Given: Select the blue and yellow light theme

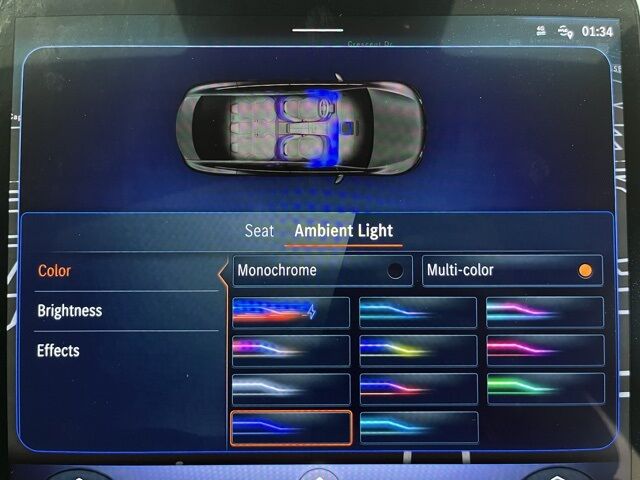Looking at the screenshot, I should coord(418,350).
